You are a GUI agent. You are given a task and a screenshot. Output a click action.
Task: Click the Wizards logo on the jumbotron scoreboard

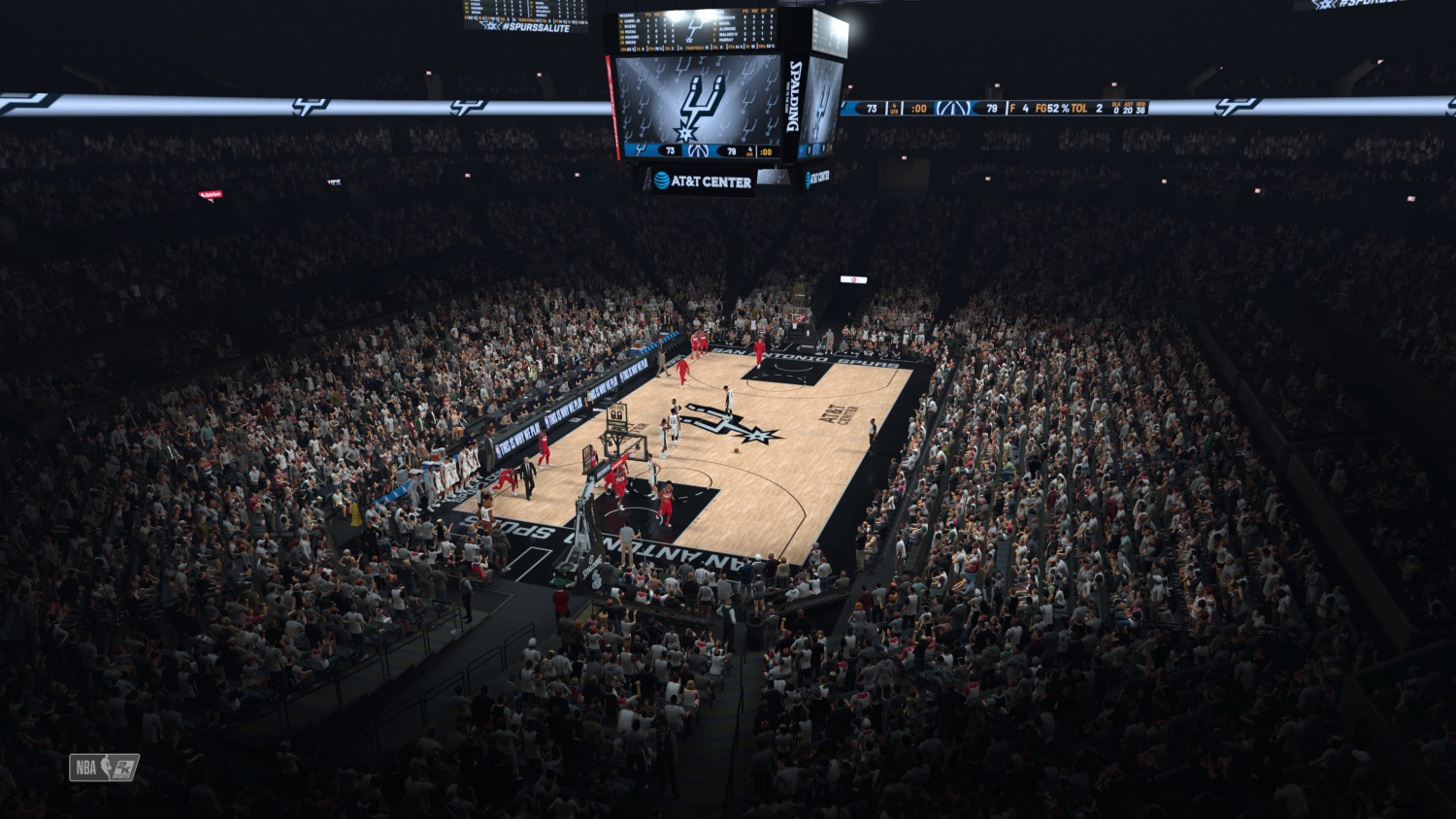(x=698, y=150)
